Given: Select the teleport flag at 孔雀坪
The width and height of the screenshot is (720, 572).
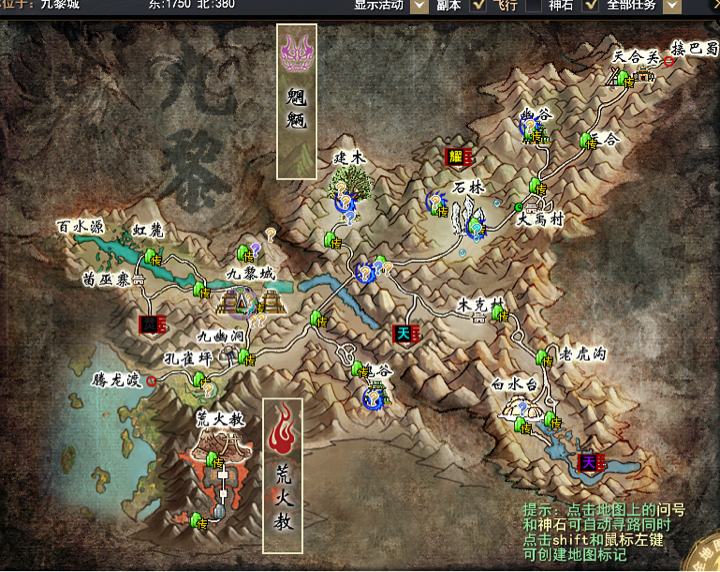Looking at the screenshot, I should [x=200, y=379].
